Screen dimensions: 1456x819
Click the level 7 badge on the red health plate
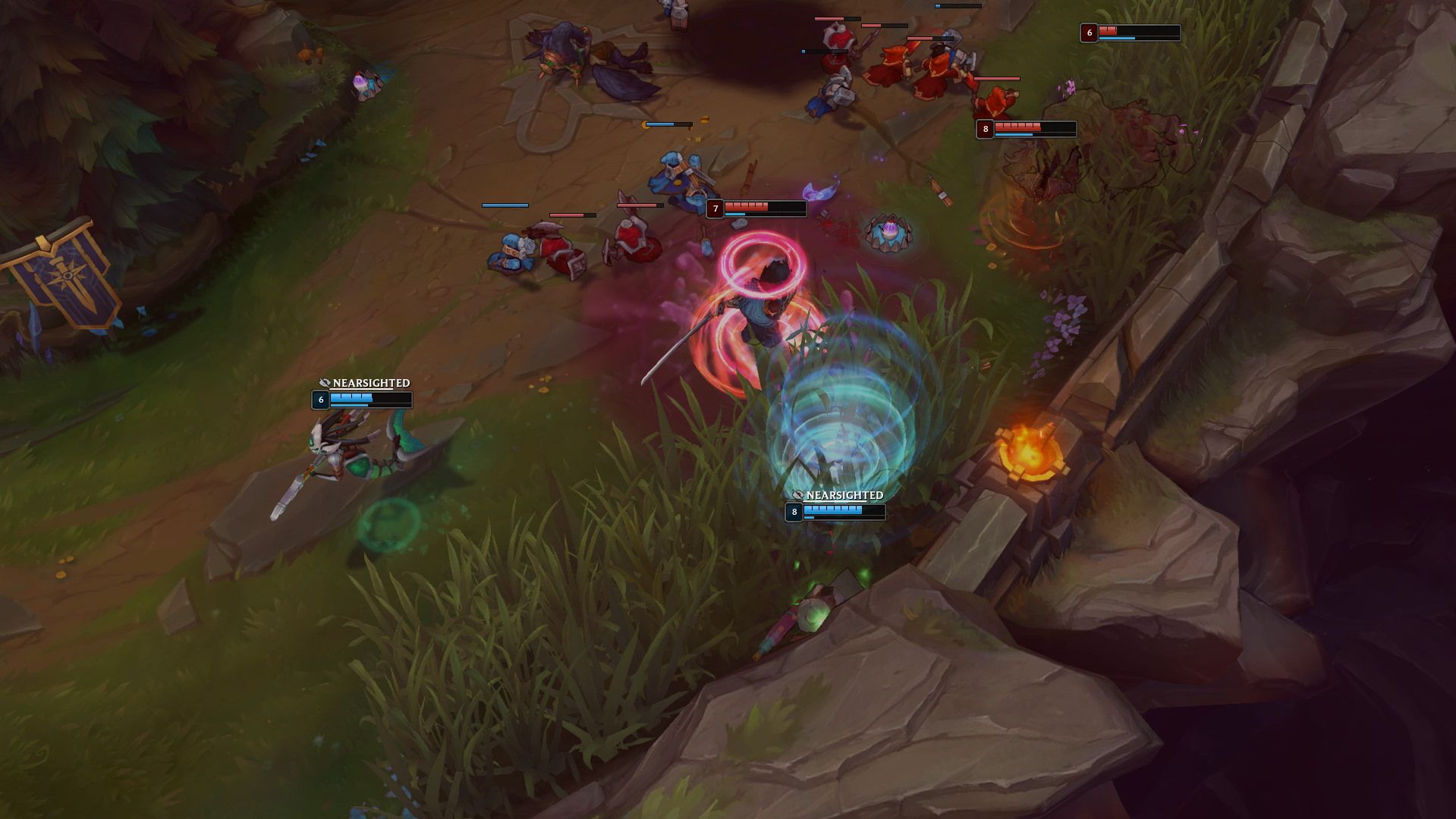[716, 207]
